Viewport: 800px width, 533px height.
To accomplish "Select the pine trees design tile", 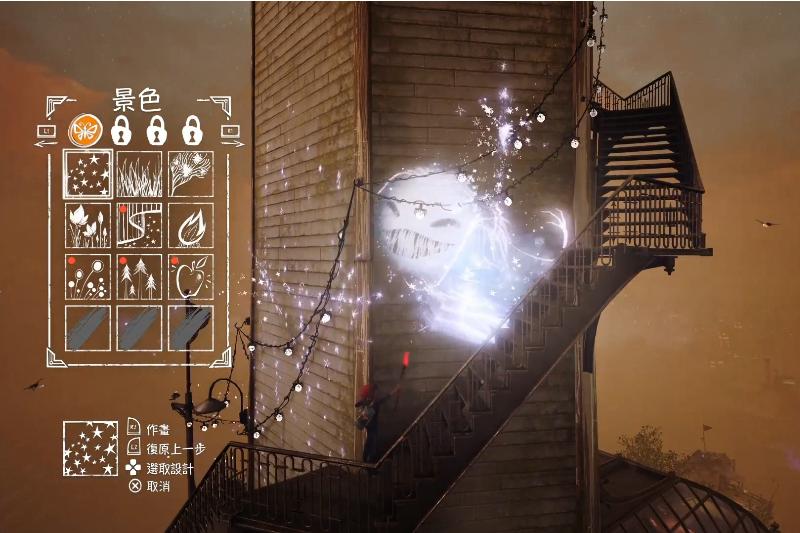I will [x=139, y=277].
